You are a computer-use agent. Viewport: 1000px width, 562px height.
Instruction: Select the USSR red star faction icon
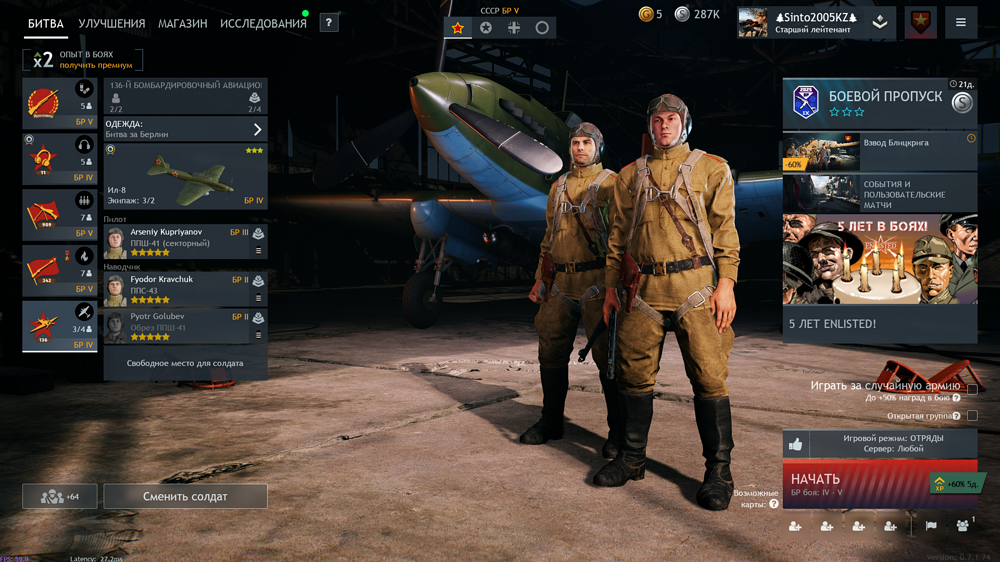coord(457,28)
